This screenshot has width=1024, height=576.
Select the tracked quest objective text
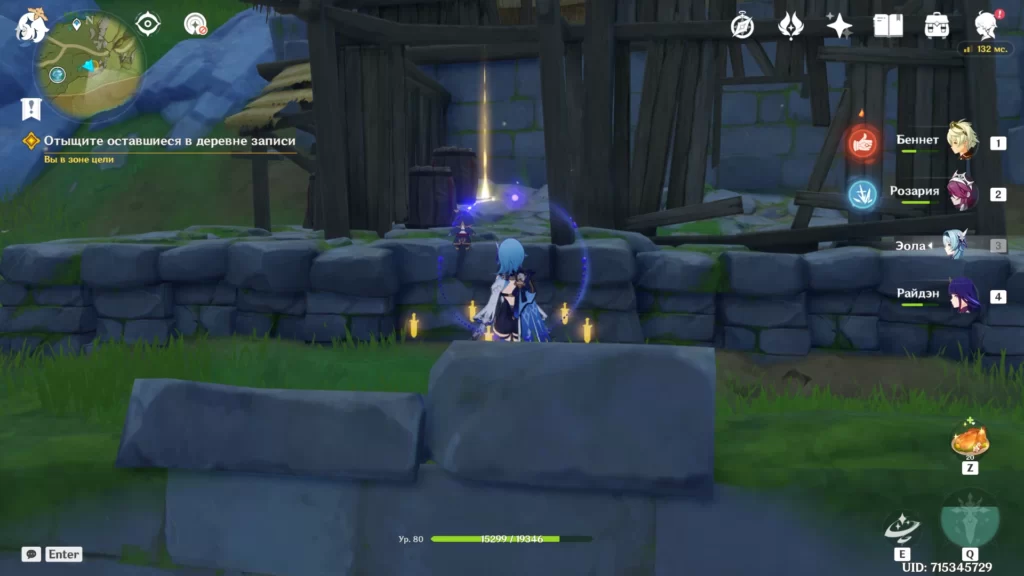tap(169, 141)
